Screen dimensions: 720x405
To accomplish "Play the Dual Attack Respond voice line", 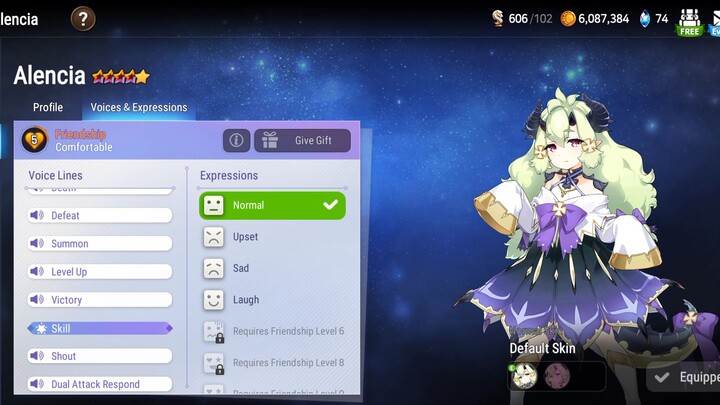I will (99, 384).
